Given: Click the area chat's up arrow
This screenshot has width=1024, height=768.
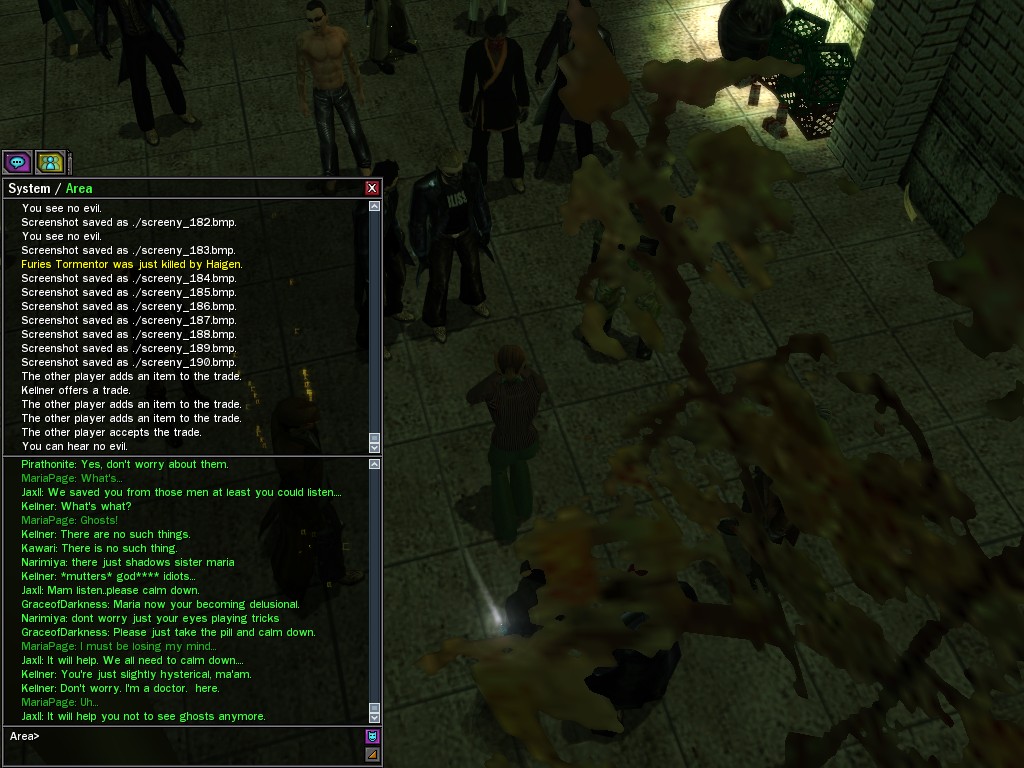Looking at the screenshot, I should (x=375, y=464).
